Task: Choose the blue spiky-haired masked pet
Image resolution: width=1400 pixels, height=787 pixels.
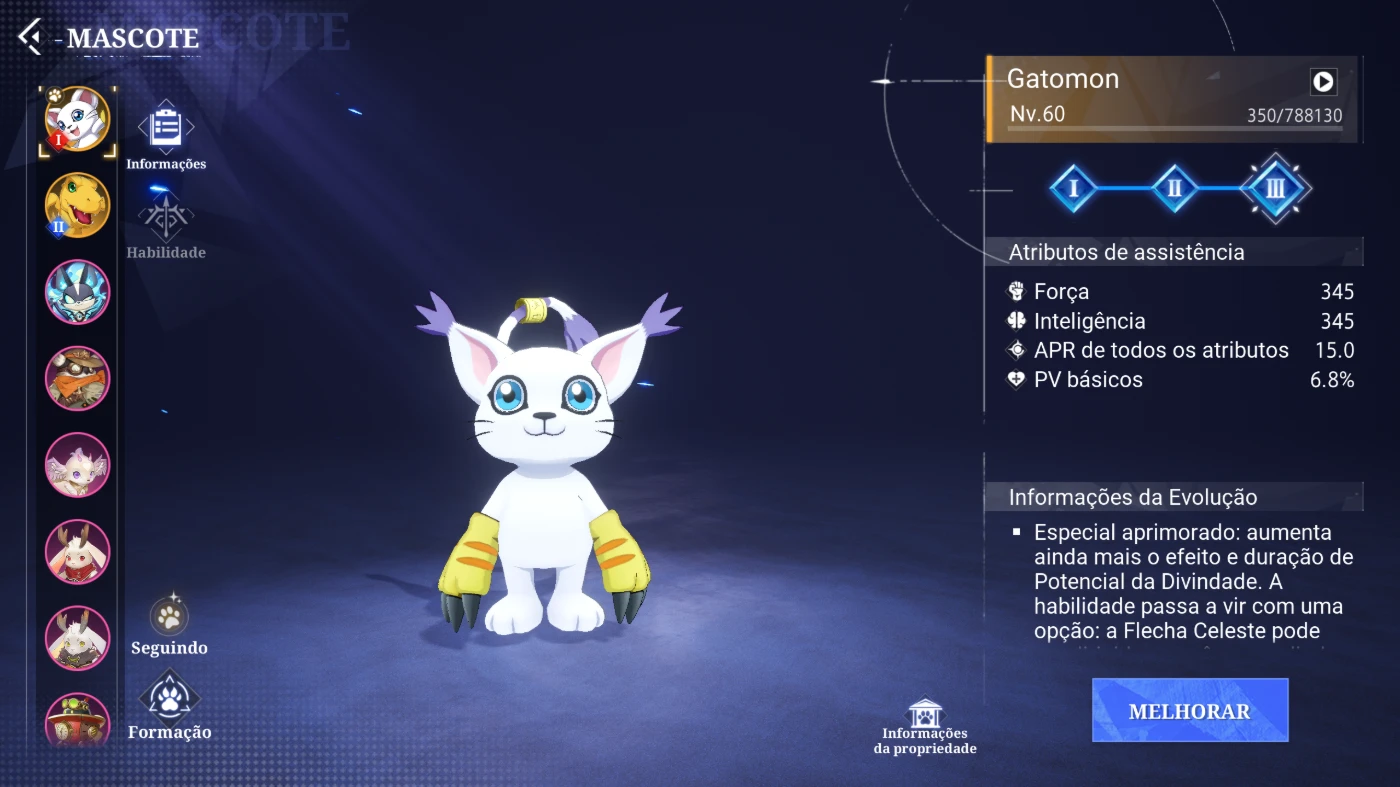Action: [77, 292]
